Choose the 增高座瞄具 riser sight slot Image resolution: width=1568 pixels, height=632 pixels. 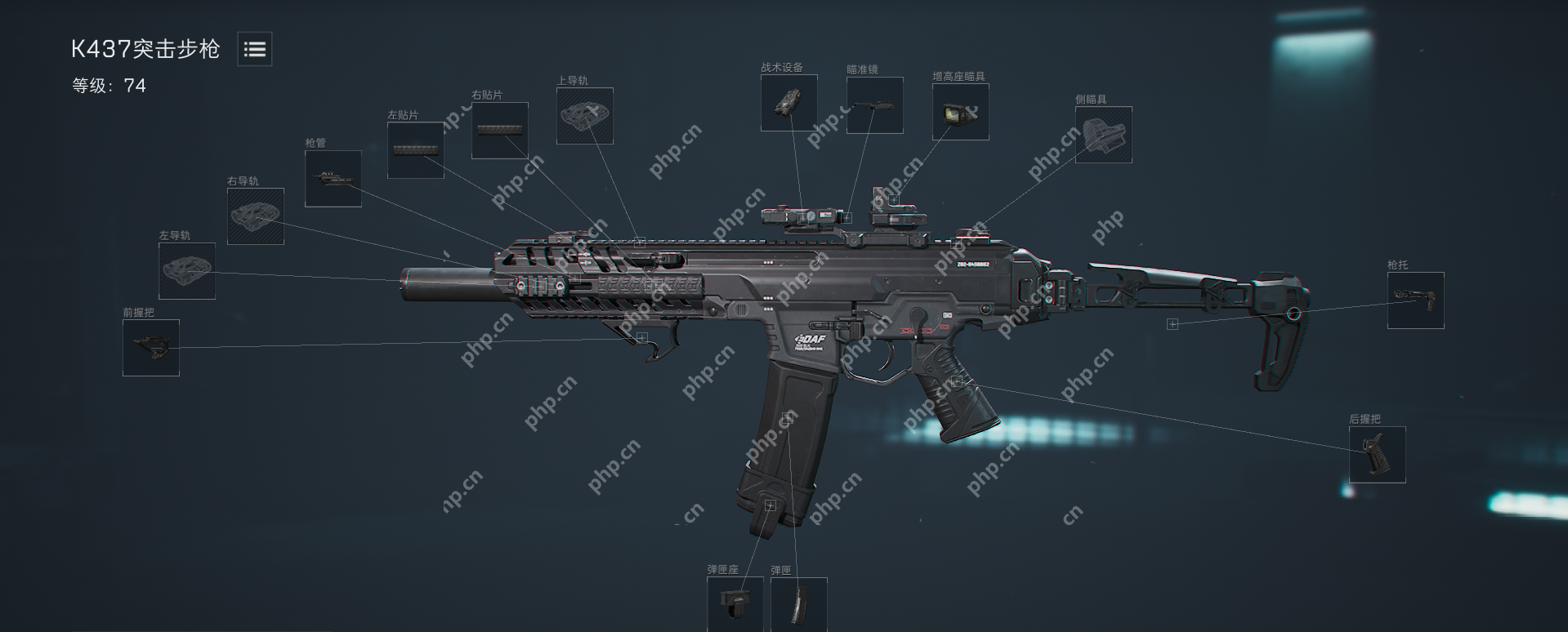tap(961, 112)
